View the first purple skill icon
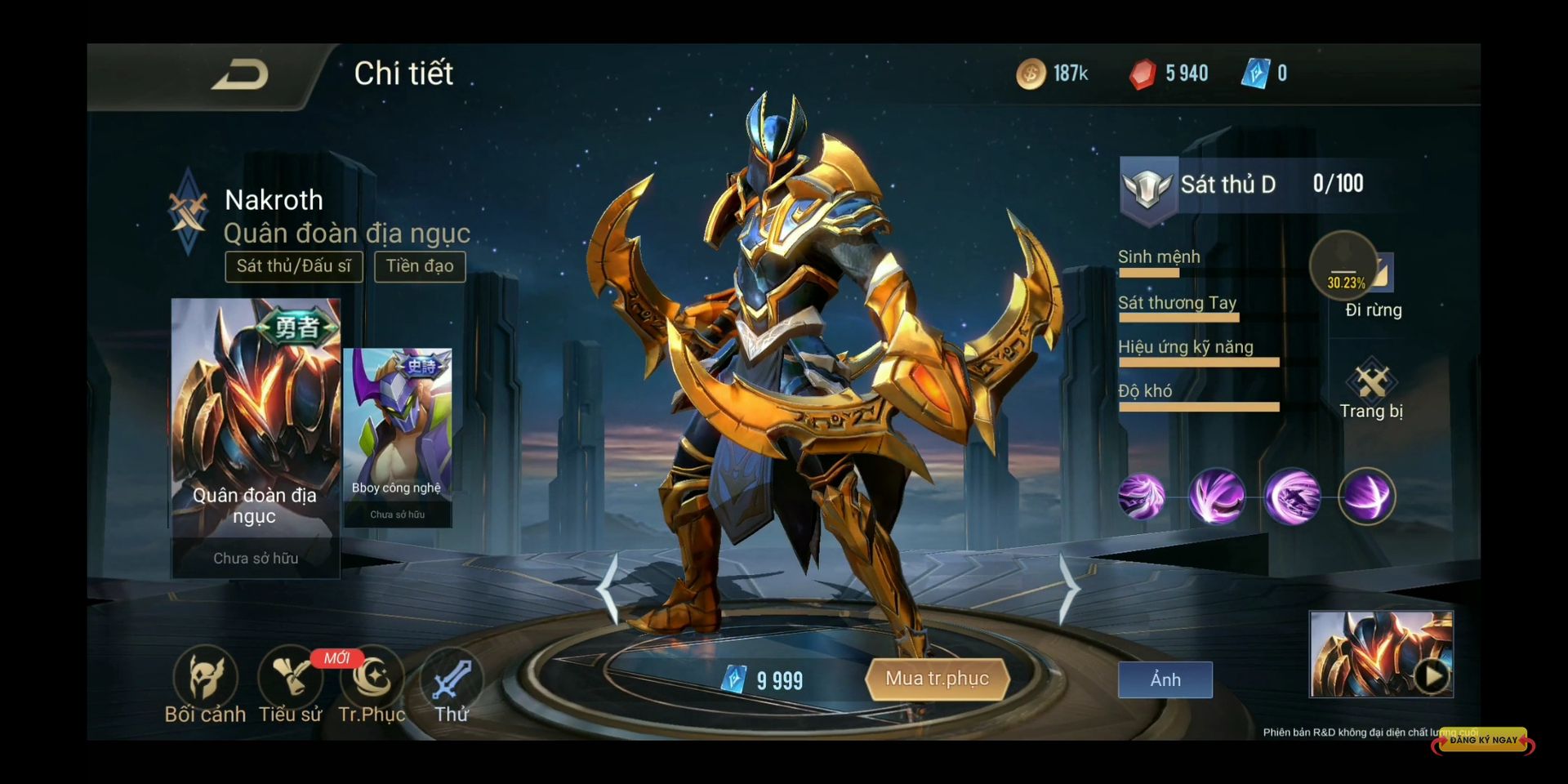Viewport: 1568px width, 784px height. click(1141, 496)
